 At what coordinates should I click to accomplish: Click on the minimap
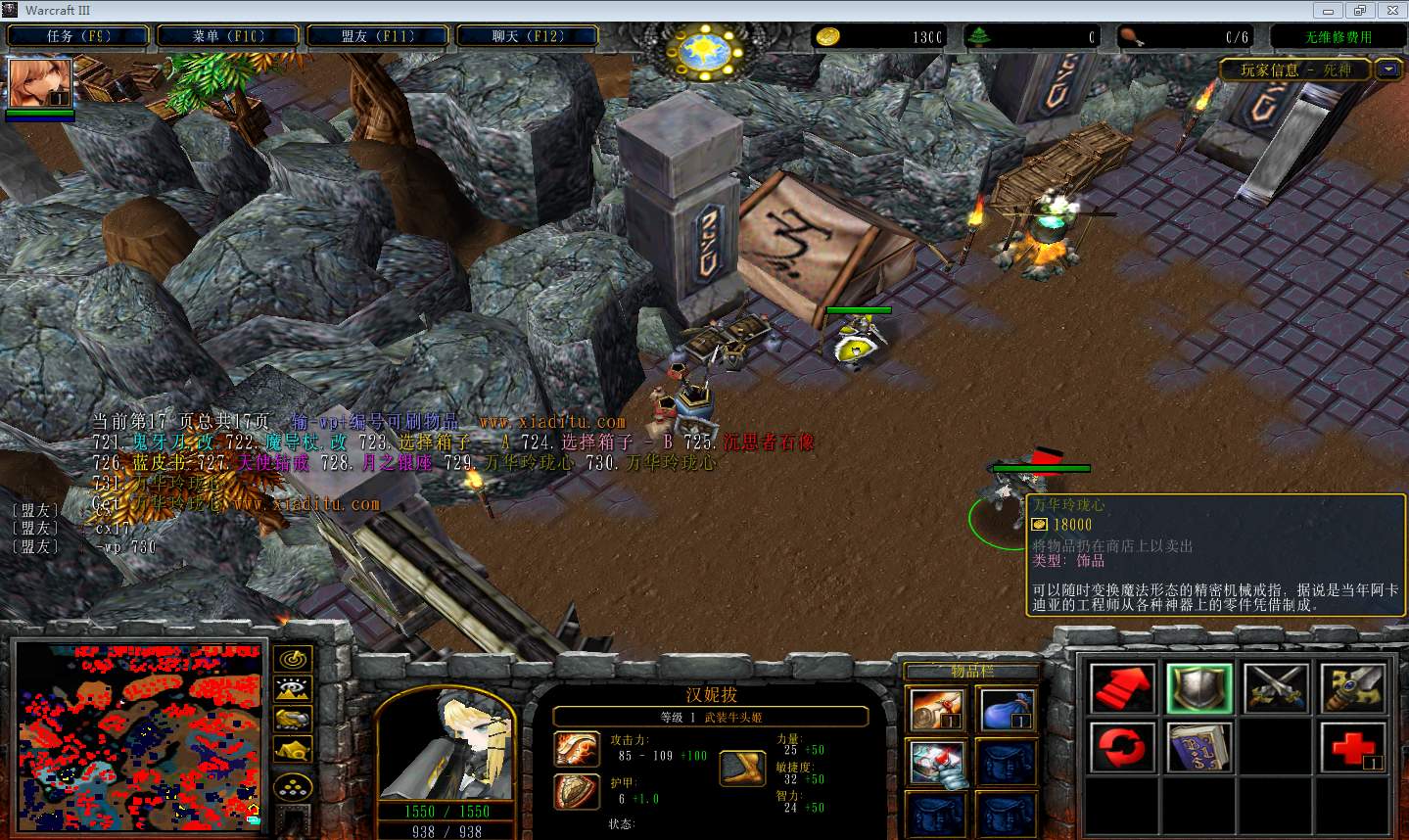pos(139,734)
